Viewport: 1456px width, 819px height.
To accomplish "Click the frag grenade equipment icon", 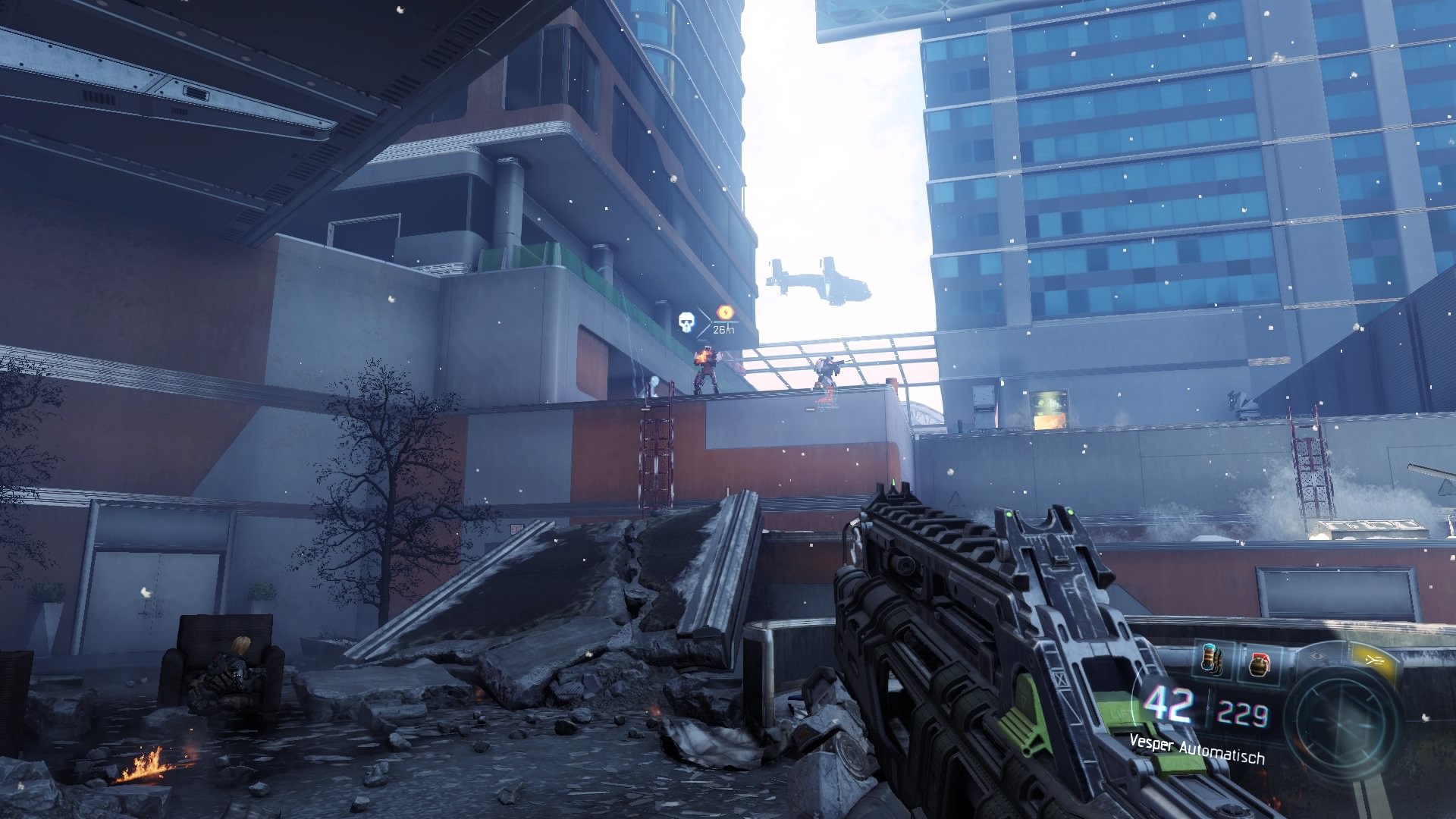I will (x=1260, y=663).
